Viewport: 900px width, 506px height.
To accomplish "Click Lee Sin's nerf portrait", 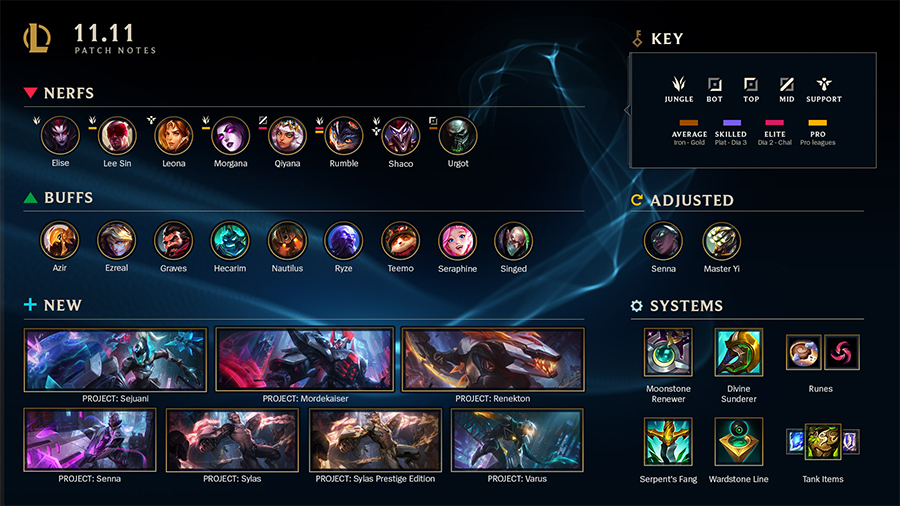I will (117, 136).
